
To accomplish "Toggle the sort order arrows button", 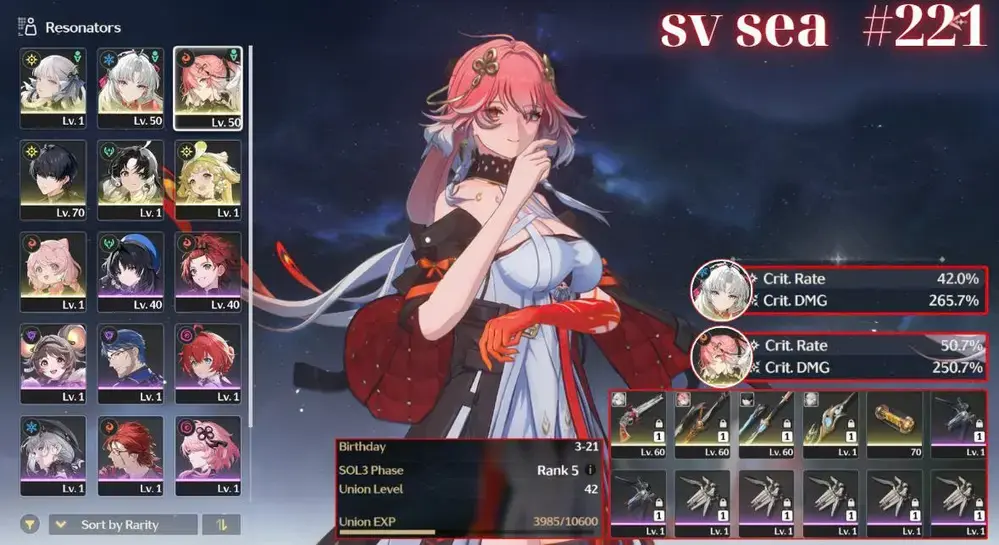I will point(221,525).
